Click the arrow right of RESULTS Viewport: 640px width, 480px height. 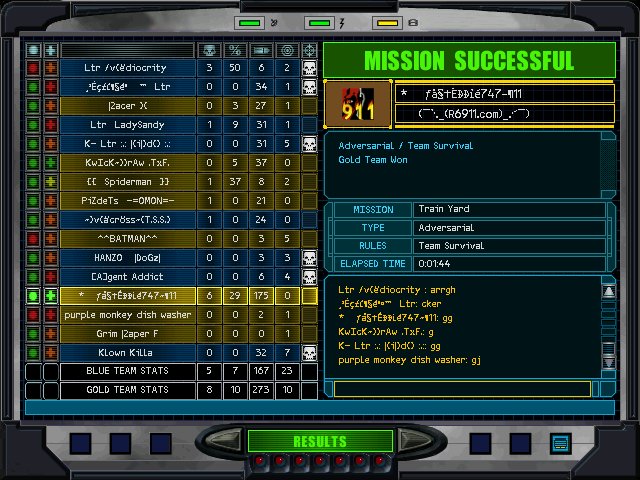click(412, 441)
